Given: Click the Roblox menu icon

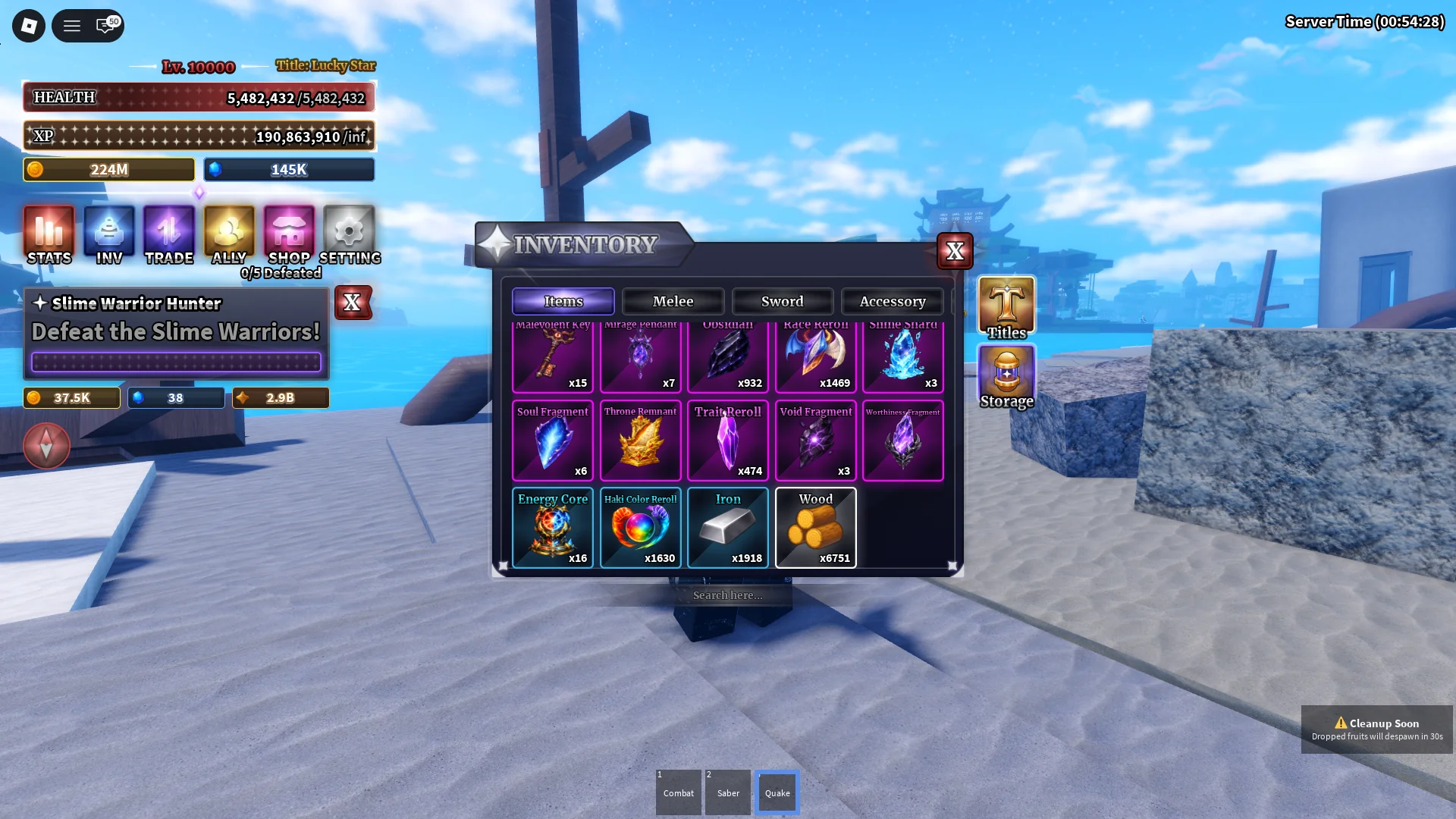Looking at the screenshot, I should [x=28, y=25].
